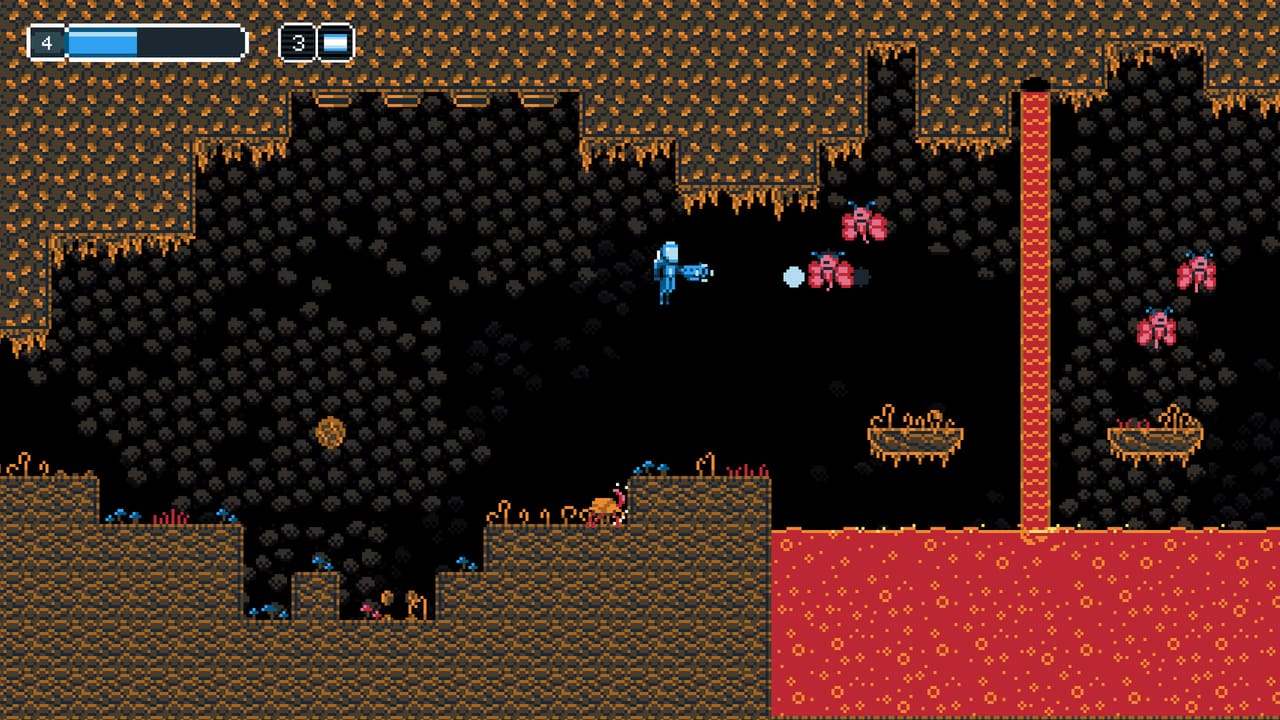Click the health number 4 badge
This screenshot has width=1280, height=720.
pos(47,40)
